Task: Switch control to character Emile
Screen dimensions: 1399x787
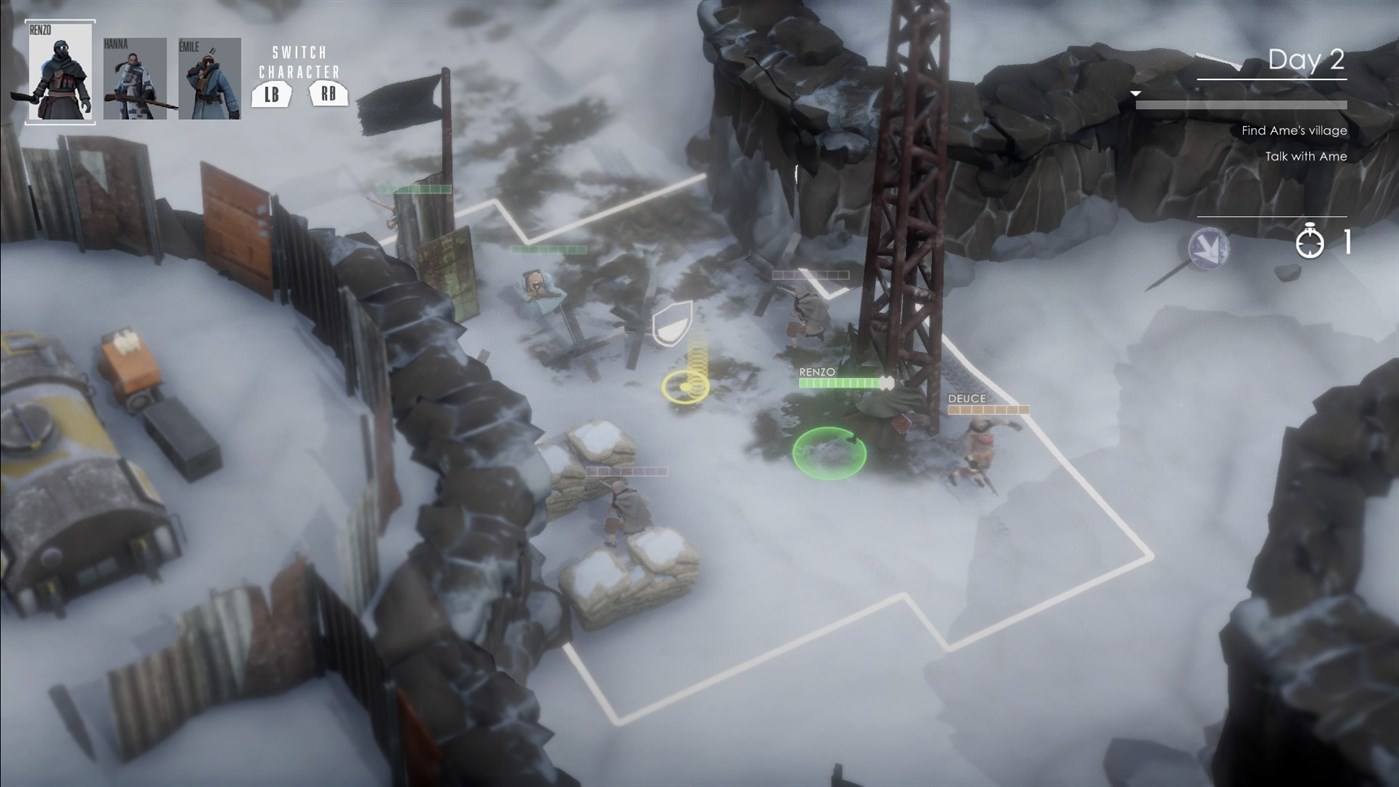Action: (x=210, y=77)
